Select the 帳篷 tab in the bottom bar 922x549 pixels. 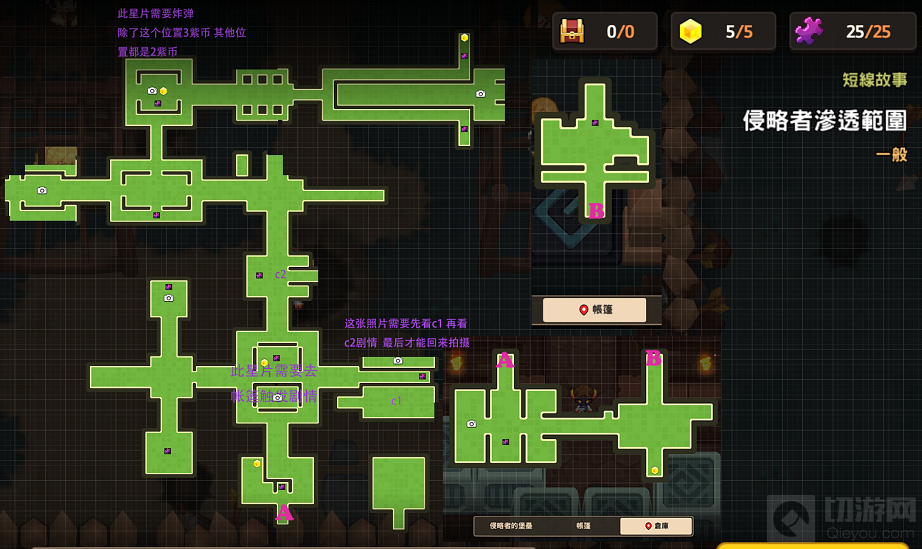(x=583, y=526)
